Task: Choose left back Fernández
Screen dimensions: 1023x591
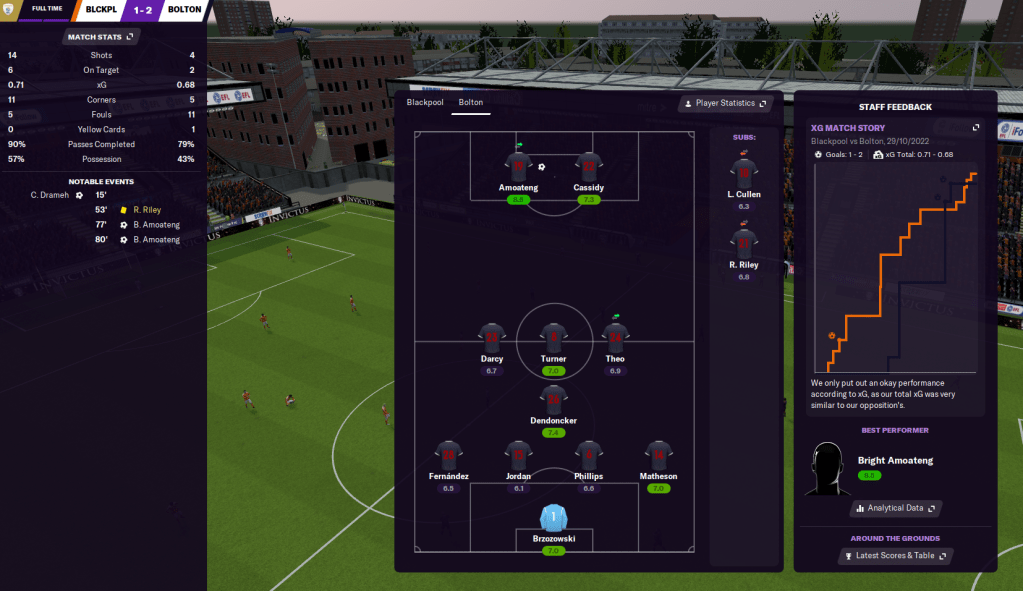Action: (448, 455)
